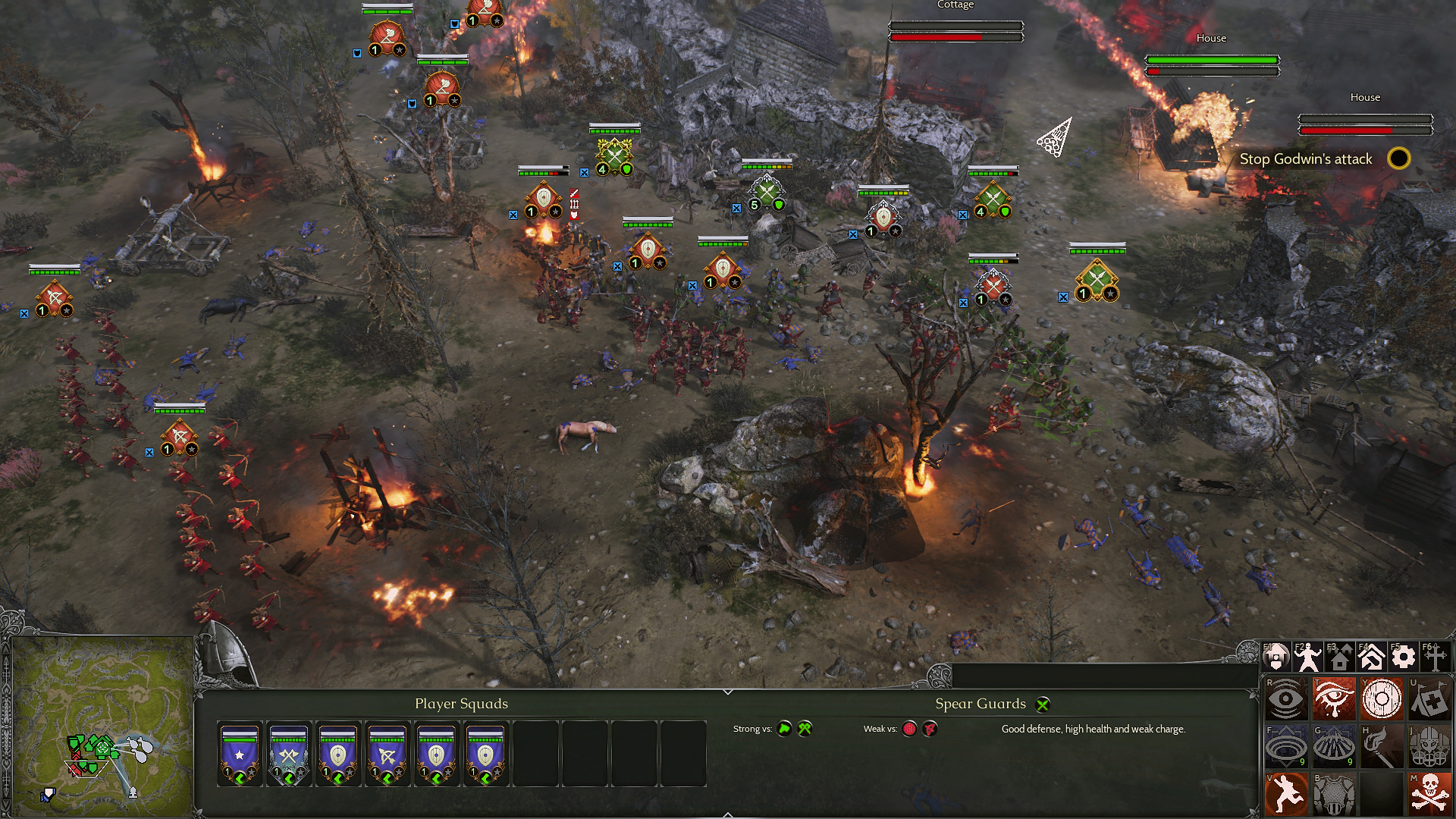
Task: Switch to the unit tab (F2)
Action: [1307, 655]
